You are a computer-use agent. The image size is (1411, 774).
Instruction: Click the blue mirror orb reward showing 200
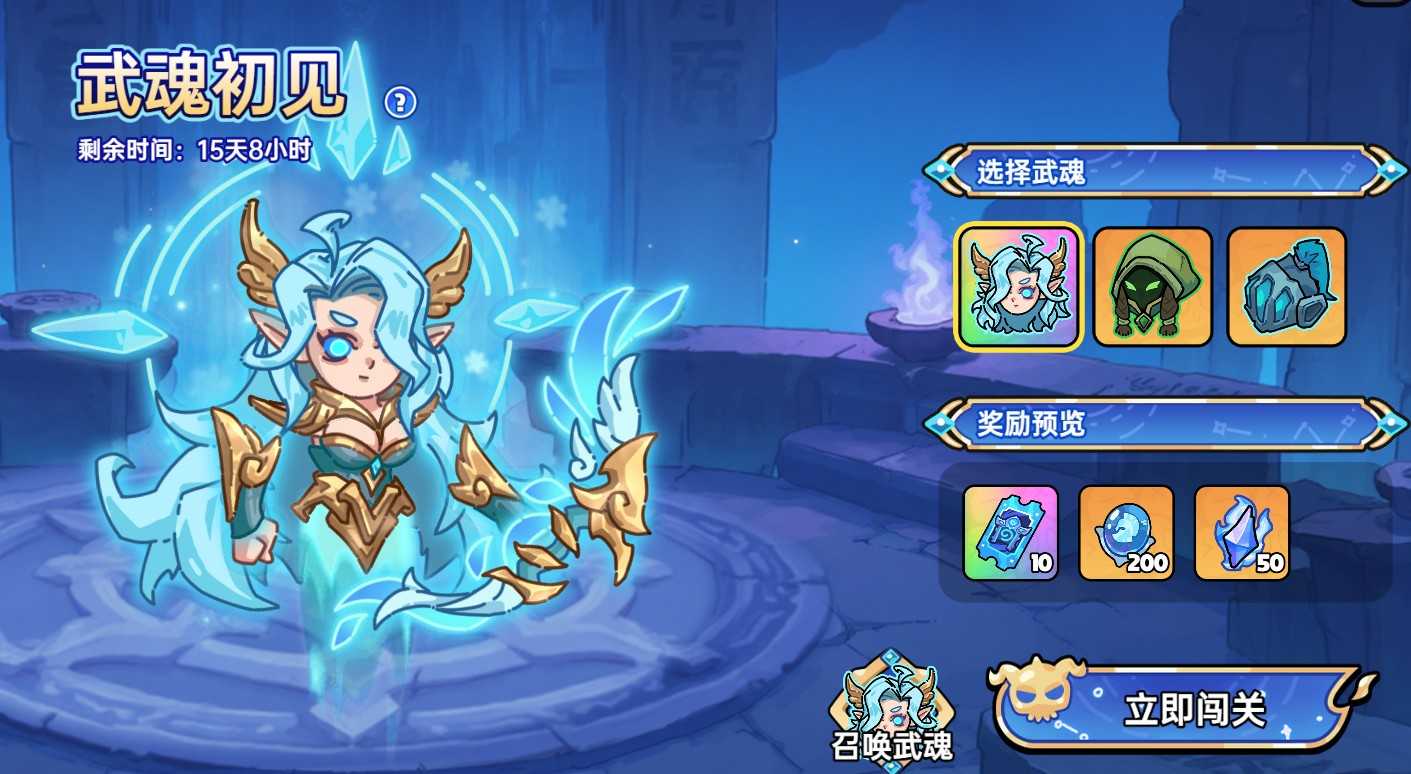tap(1125, 532)
